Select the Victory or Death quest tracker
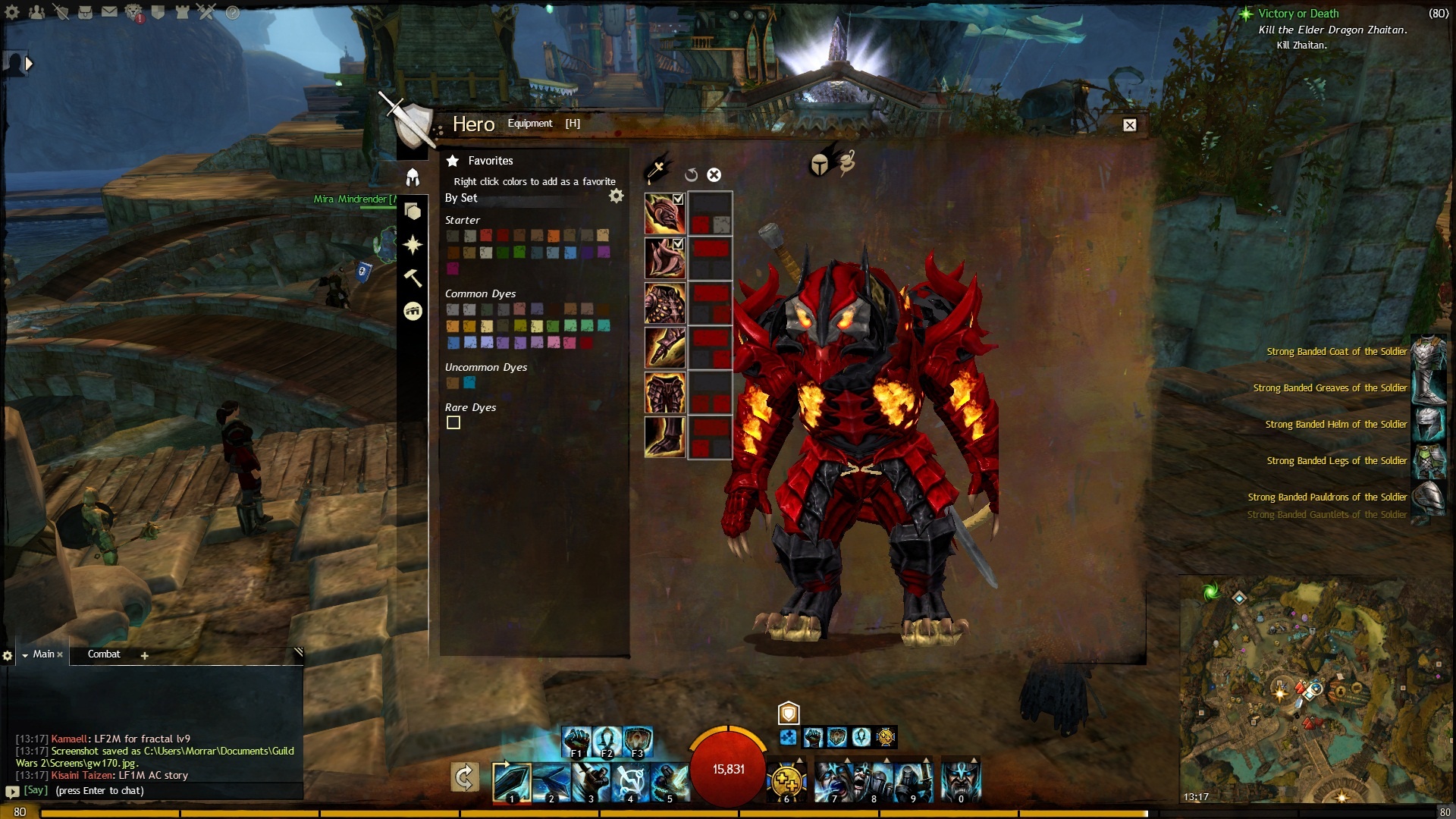 click(x=1298, y=14)
